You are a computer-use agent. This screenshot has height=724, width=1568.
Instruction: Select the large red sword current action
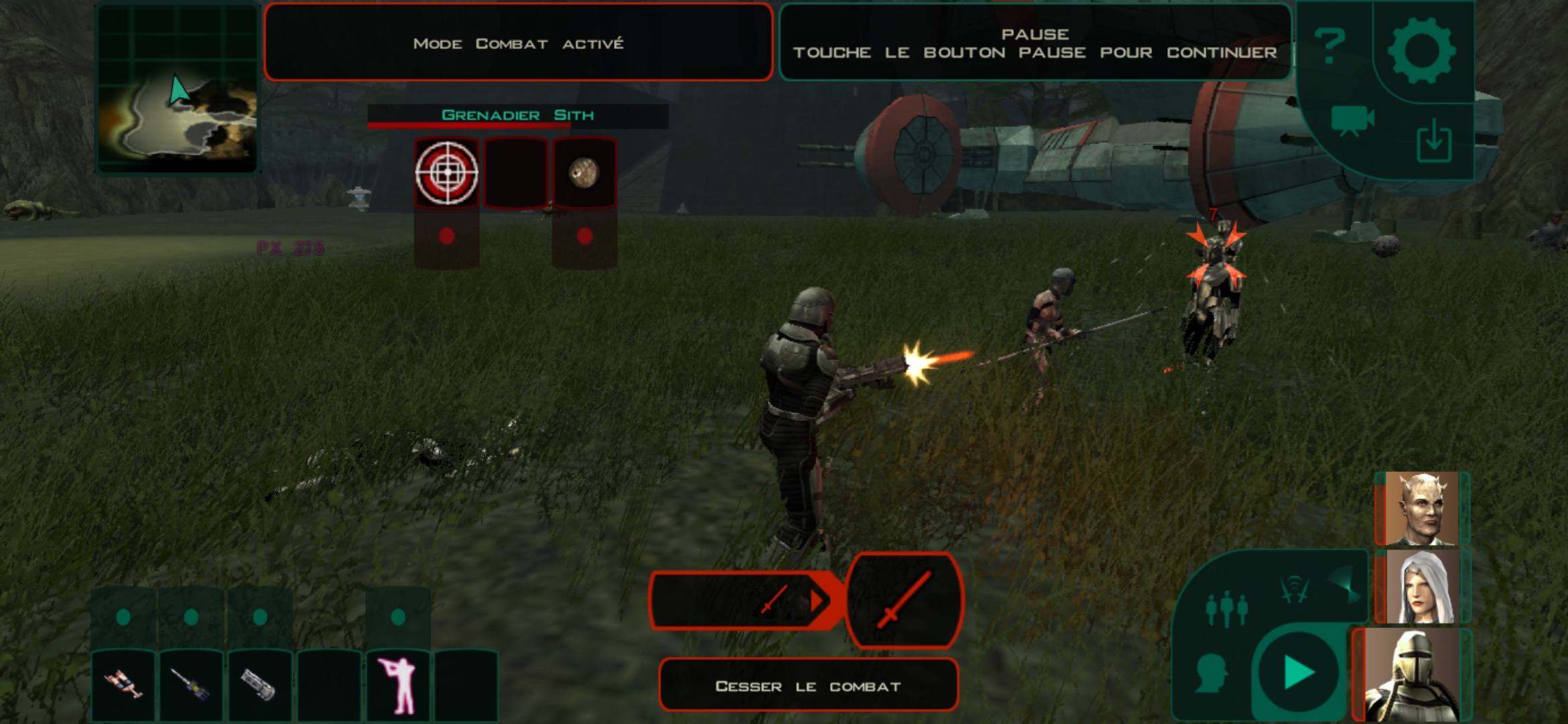click(x=905, y=600)
